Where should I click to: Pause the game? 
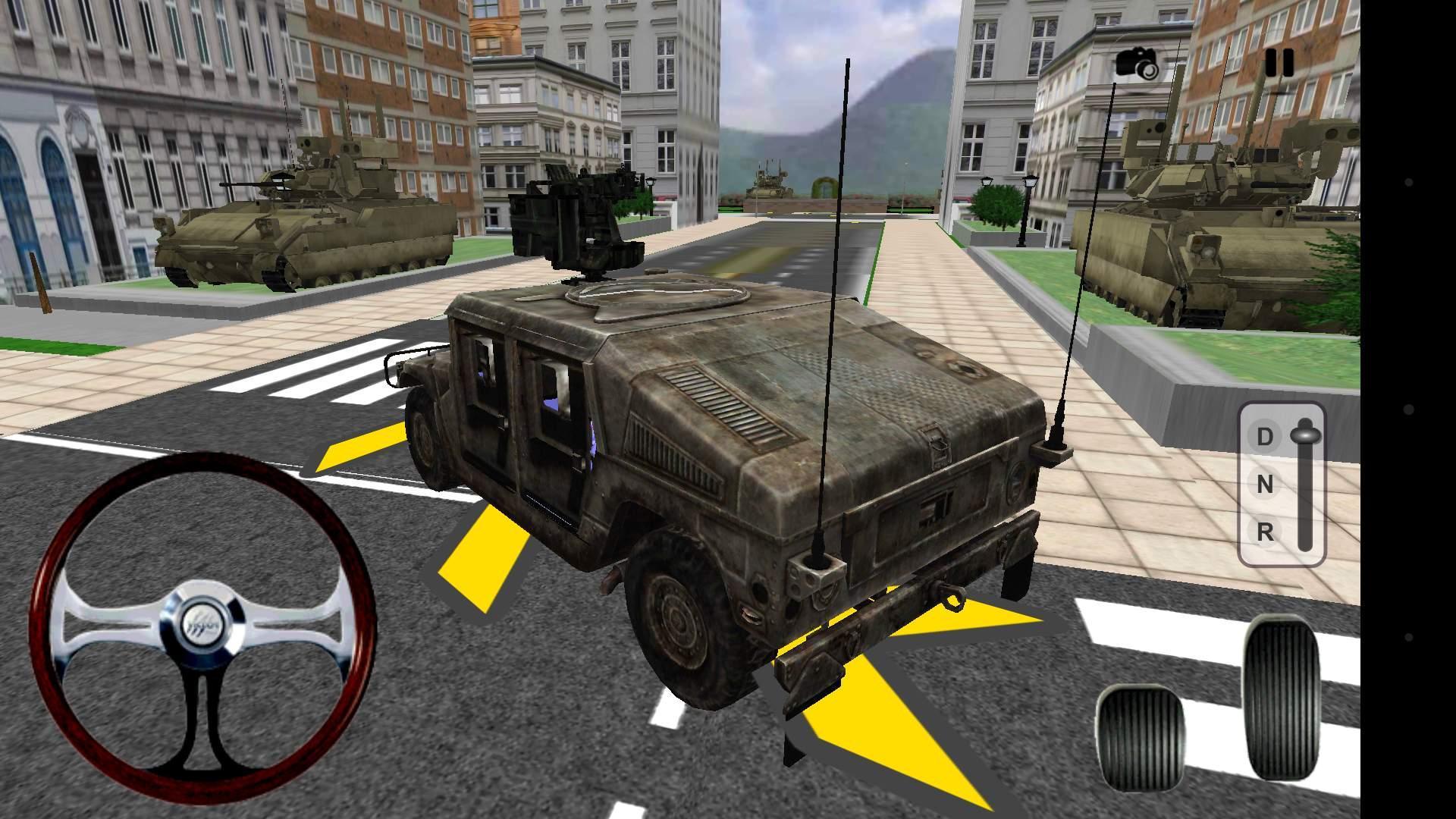coord(1282,63)
